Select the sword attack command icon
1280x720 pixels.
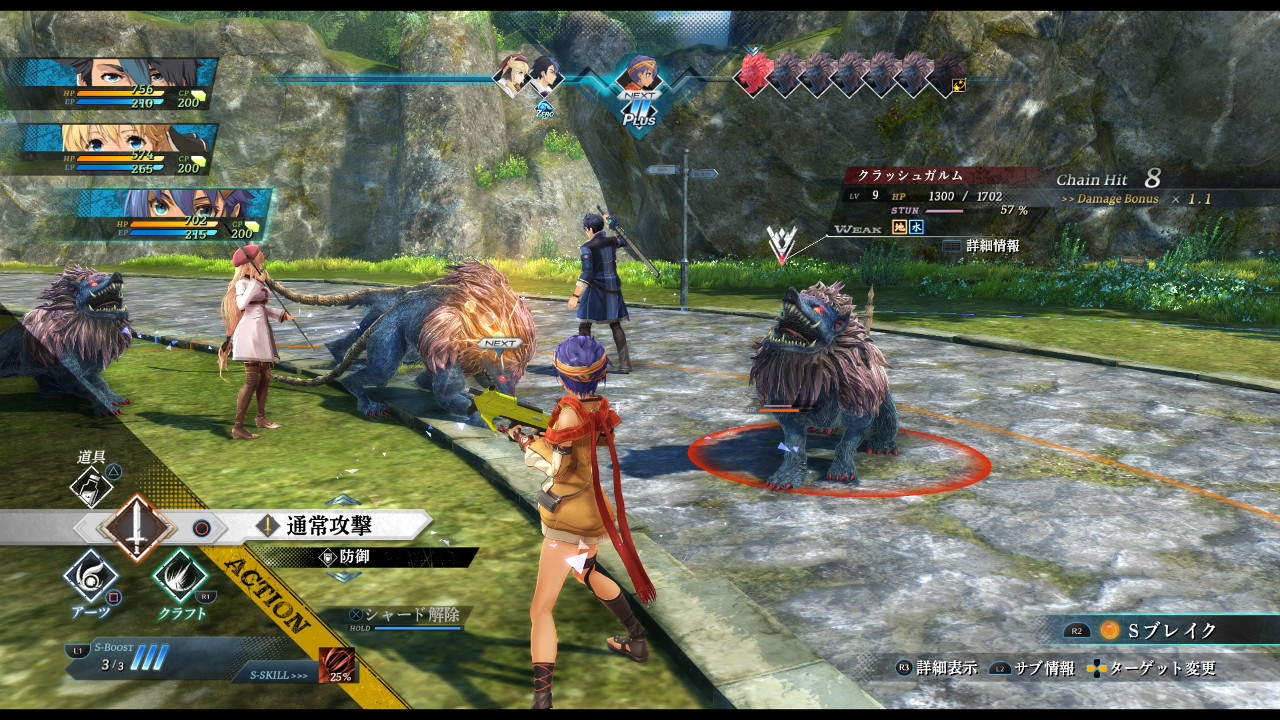coord(138,527)
